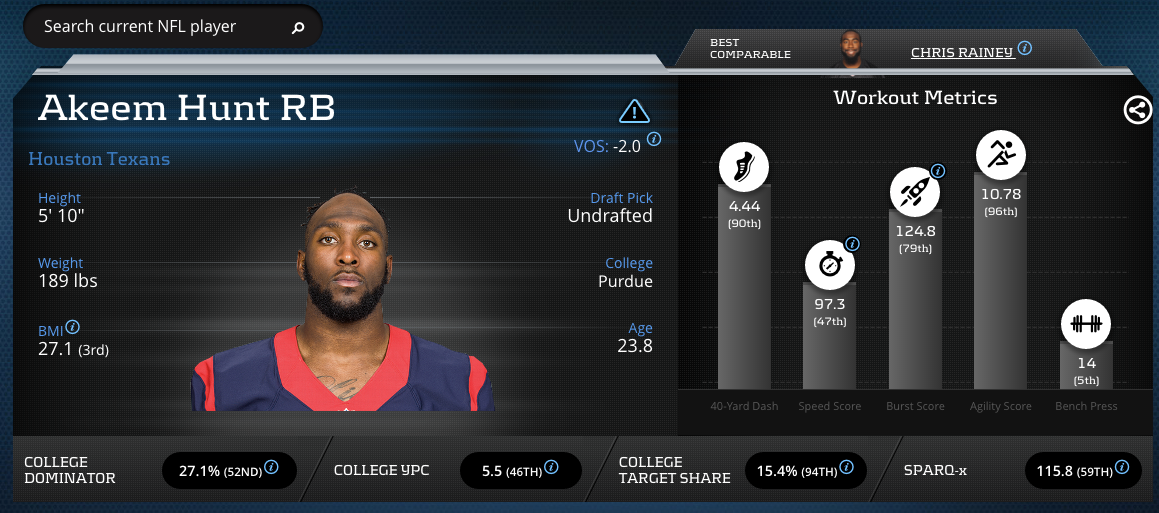This screenshot has height=513, width=1159.
Task: Click the magnifying glass search icon
Action: [x=297, y=28]
